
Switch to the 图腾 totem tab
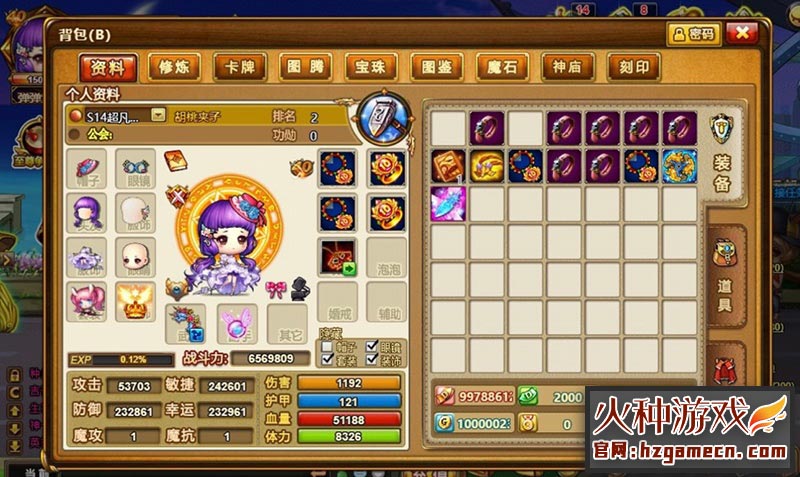(x=306, y=67)
